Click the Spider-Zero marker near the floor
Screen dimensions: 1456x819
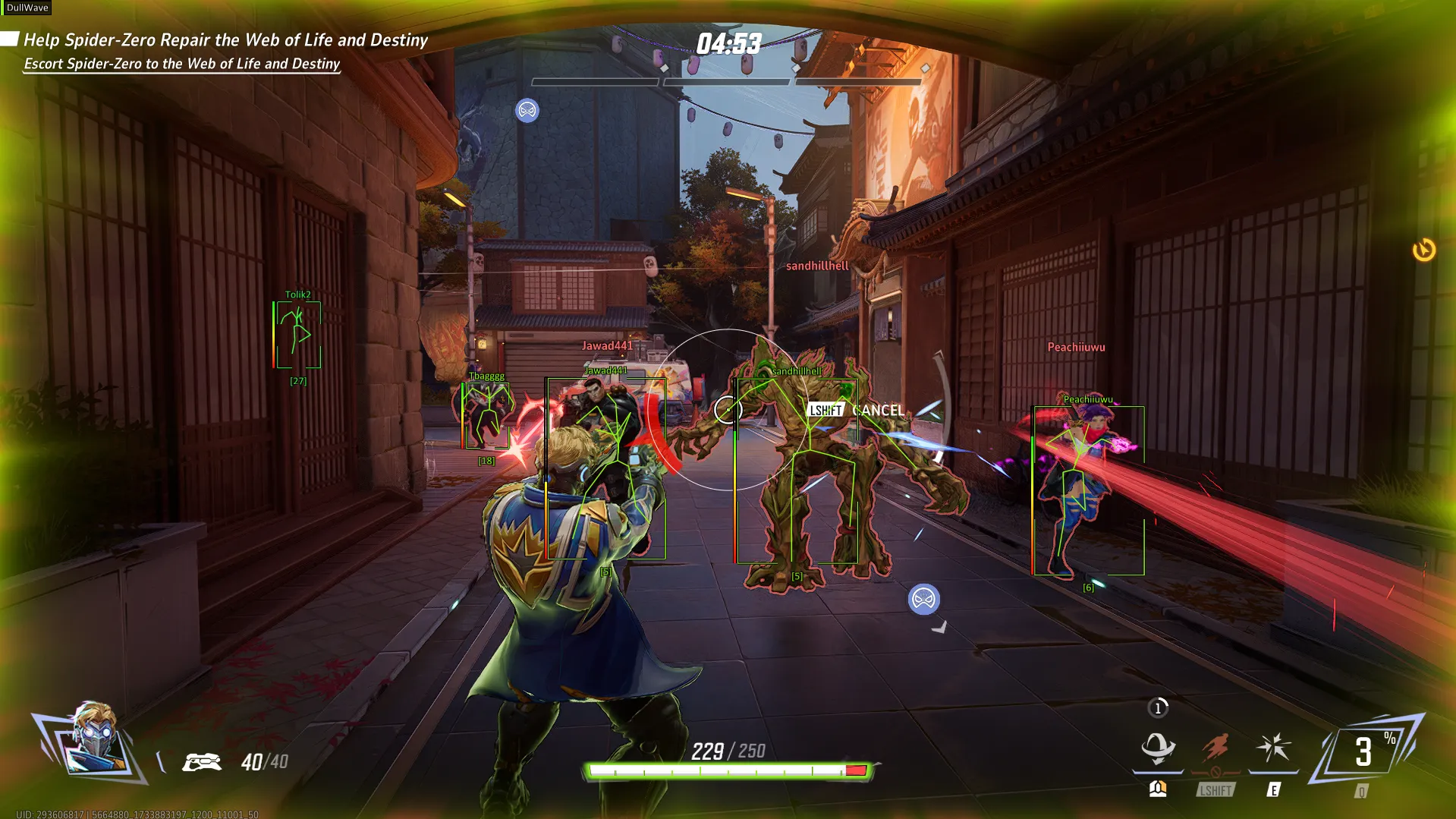(923, 600)
